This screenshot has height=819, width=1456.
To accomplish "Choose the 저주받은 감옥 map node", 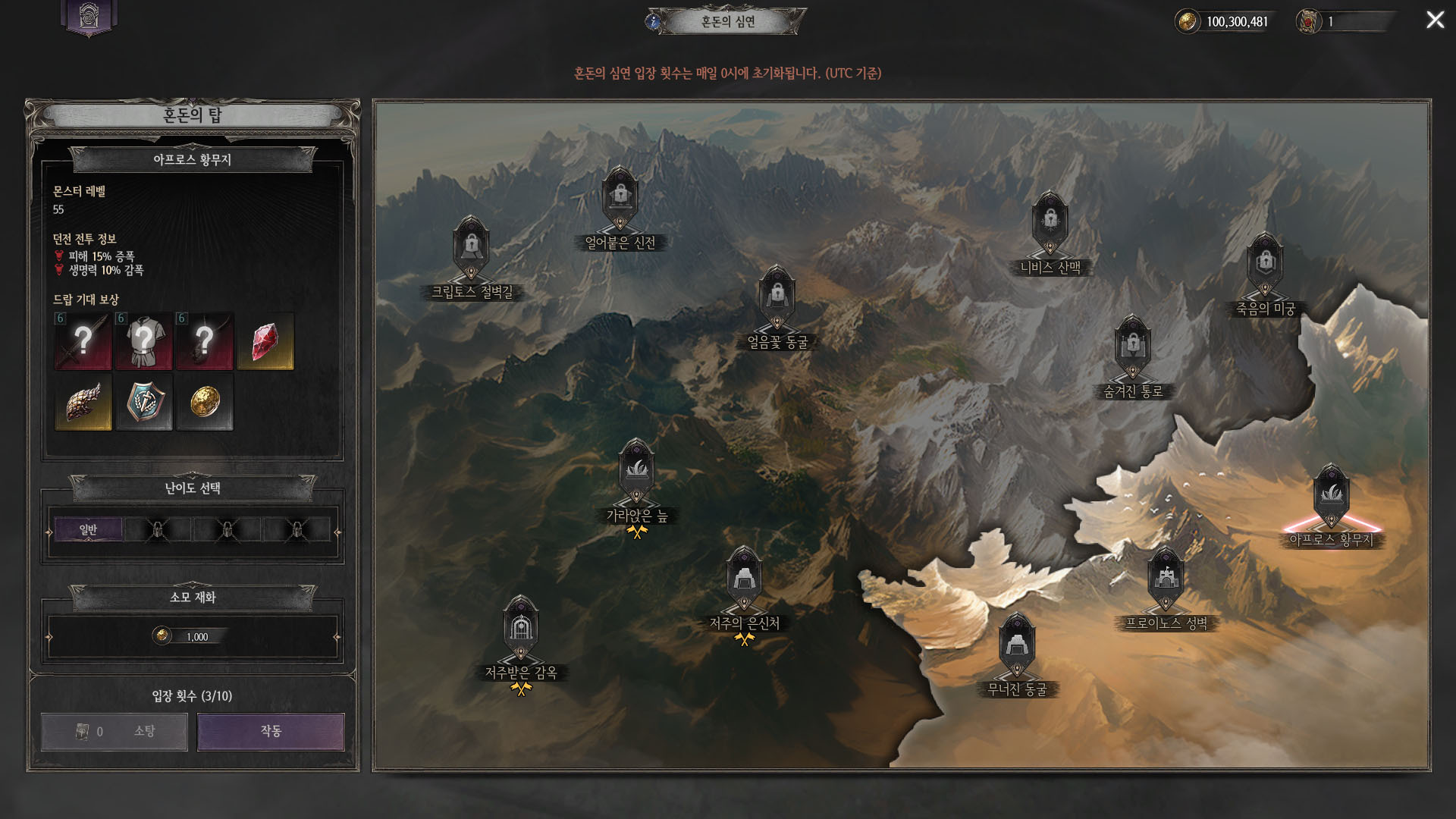I will [x=520, y=629].
